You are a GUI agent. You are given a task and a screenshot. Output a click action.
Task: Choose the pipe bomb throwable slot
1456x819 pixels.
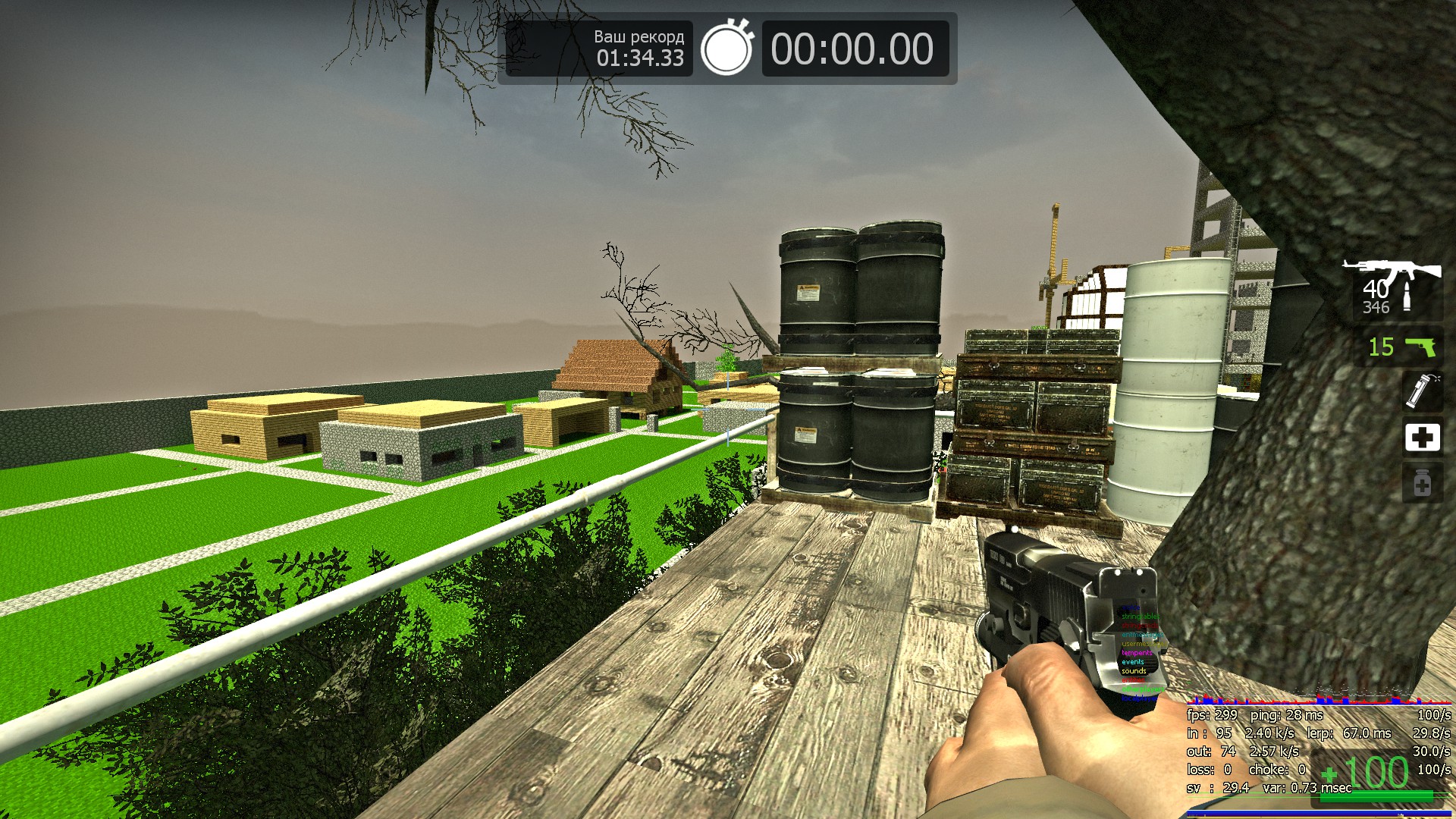[1420, 390]
